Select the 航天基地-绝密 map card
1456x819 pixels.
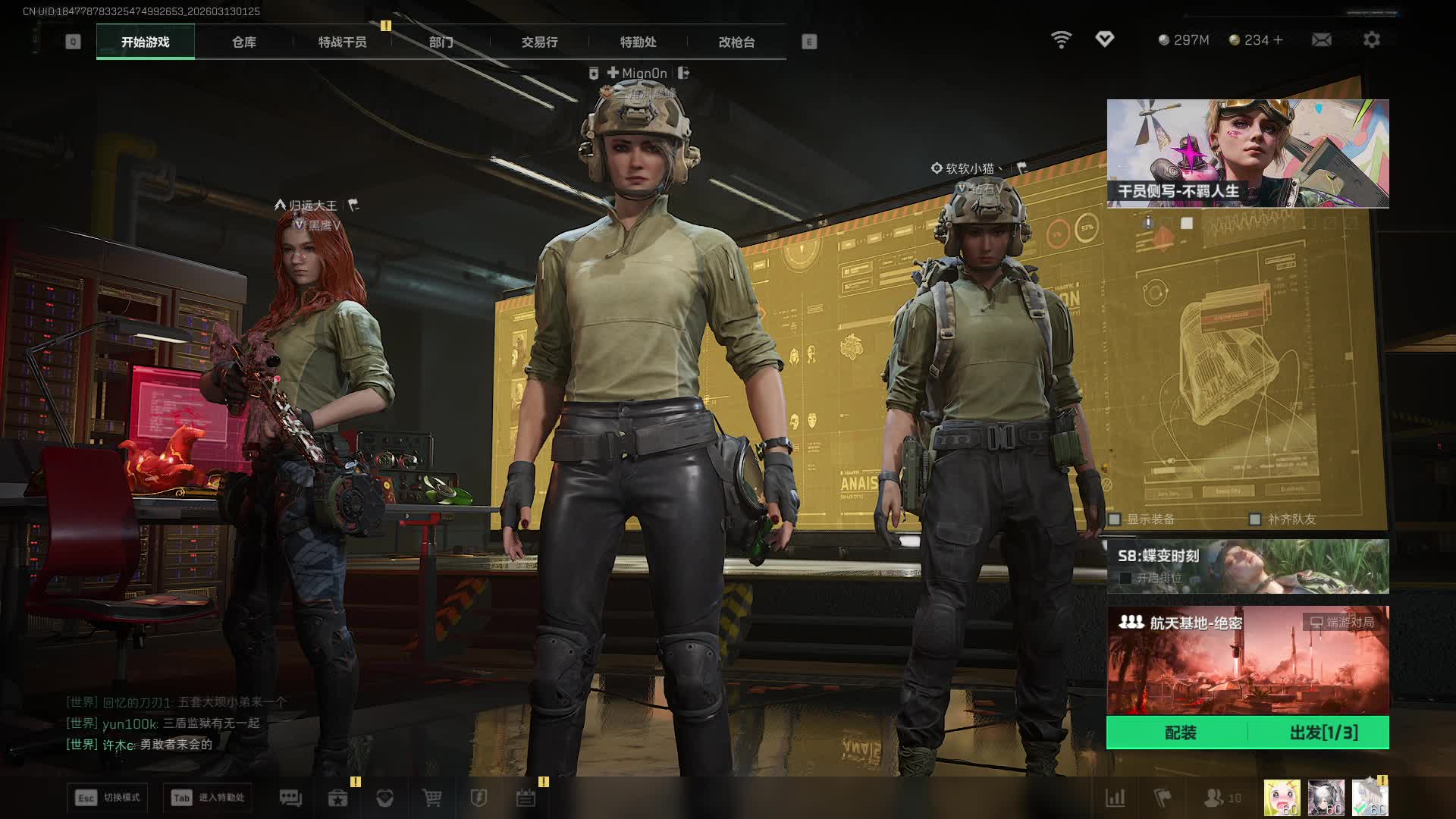pos(1247,660)
